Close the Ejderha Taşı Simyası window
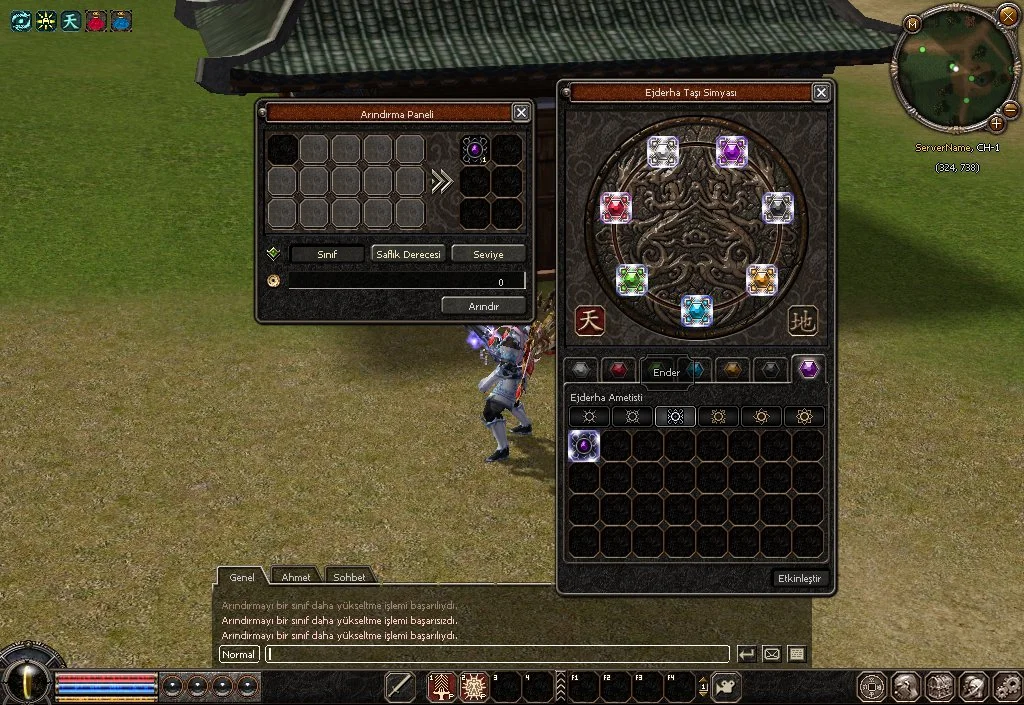 821,93
